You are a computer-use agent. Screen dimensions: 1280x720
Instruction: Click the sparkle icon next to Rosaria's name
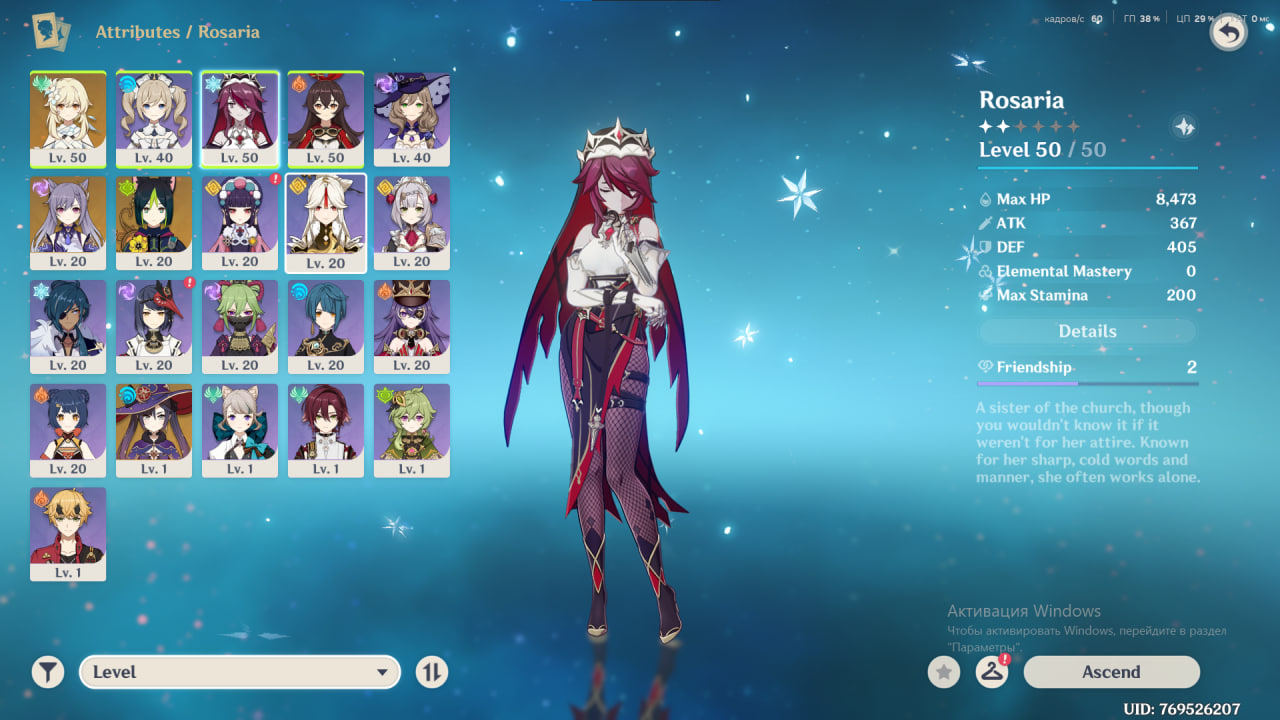coord(1184,127)
